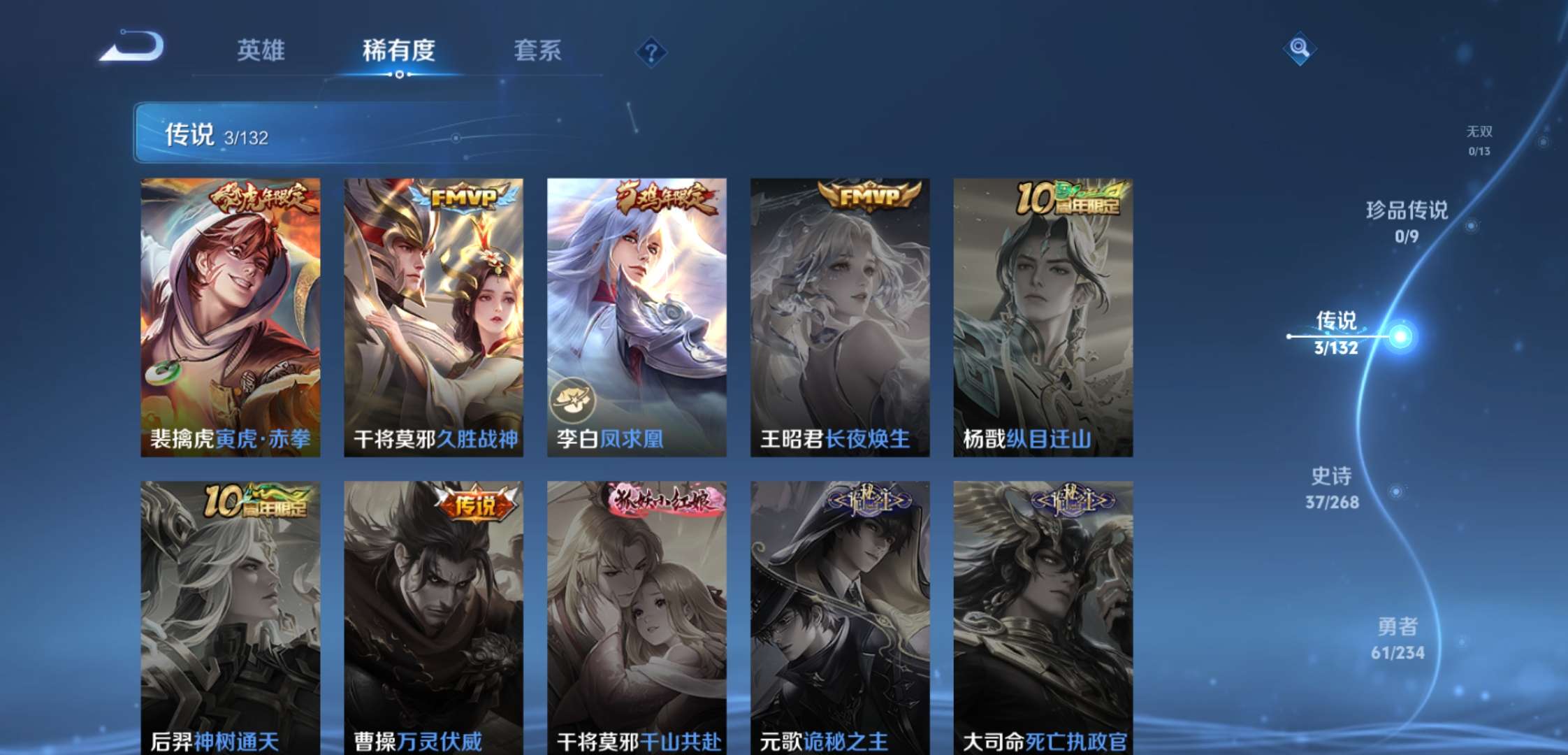The width and height of the screenshot is (1568, 755).
Task: Click the question mark help icon
Action: [x=651, y=52]
